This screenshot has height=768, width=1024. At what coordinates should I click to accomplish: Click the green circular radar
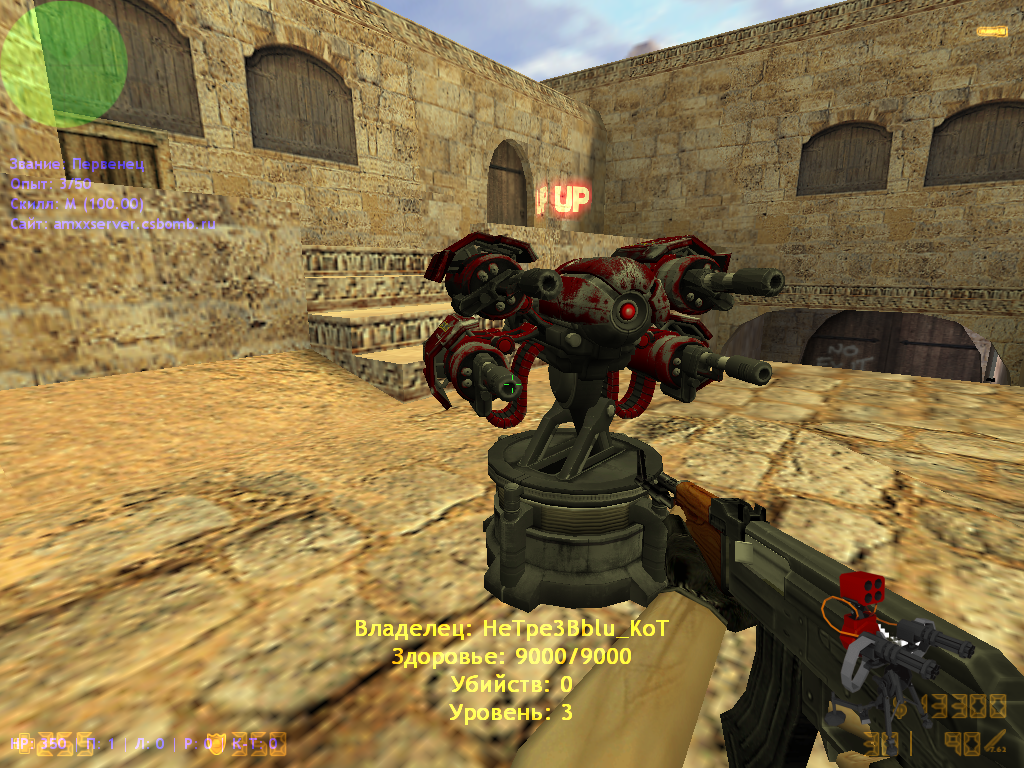[63, 63]
